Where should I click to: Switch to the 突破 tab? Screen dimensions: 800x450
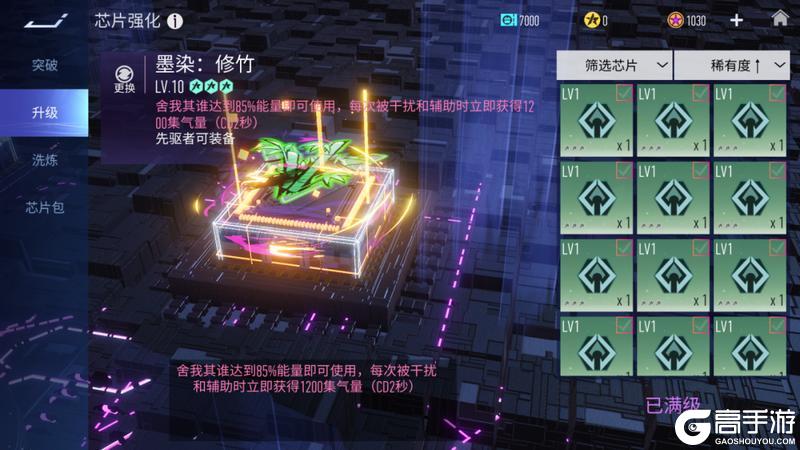pyautogui.click(x=44, y=66)
